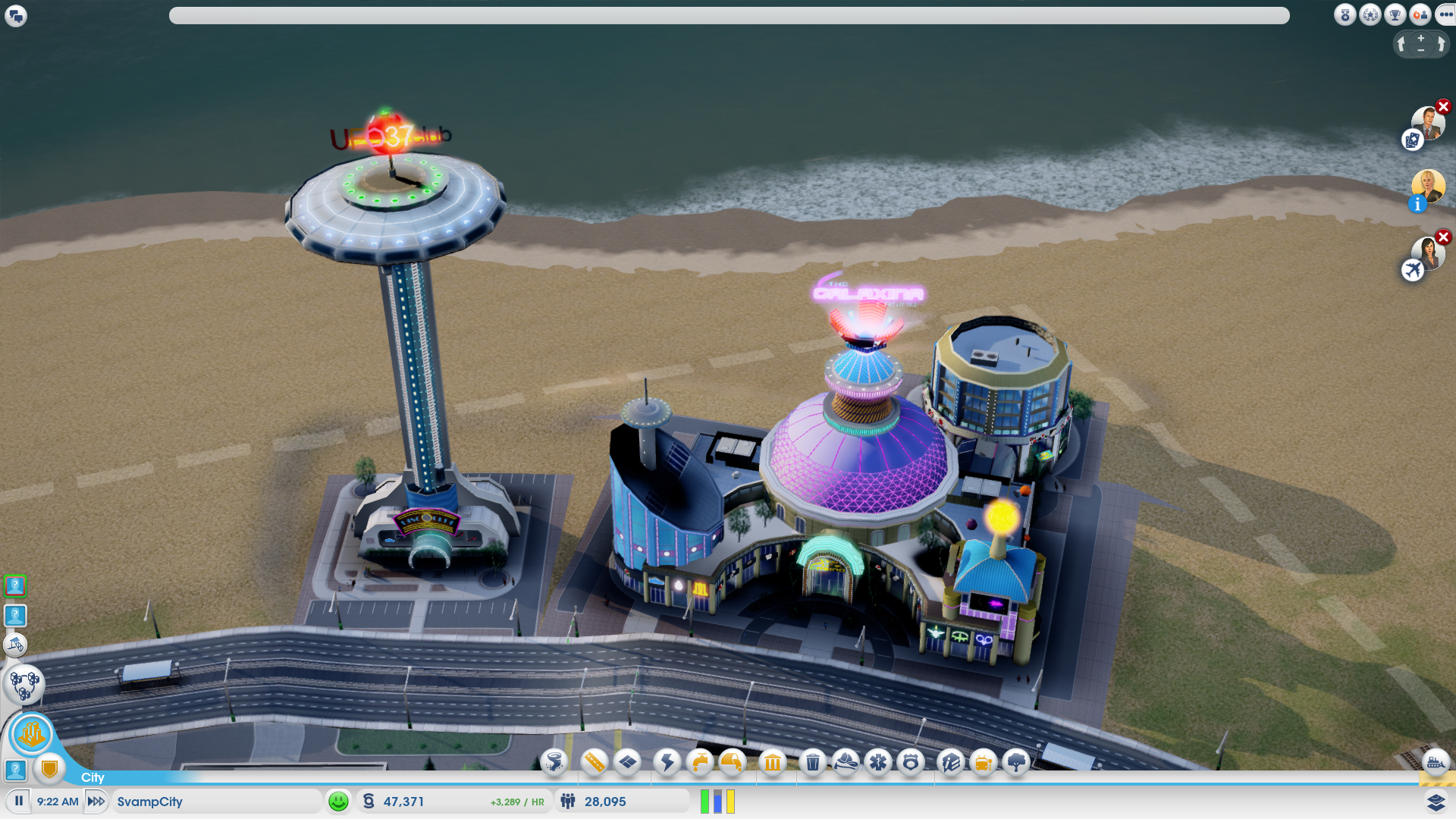Select the Zones tool
This screenshot has width=1456, height=819.
tap(628, 761)
